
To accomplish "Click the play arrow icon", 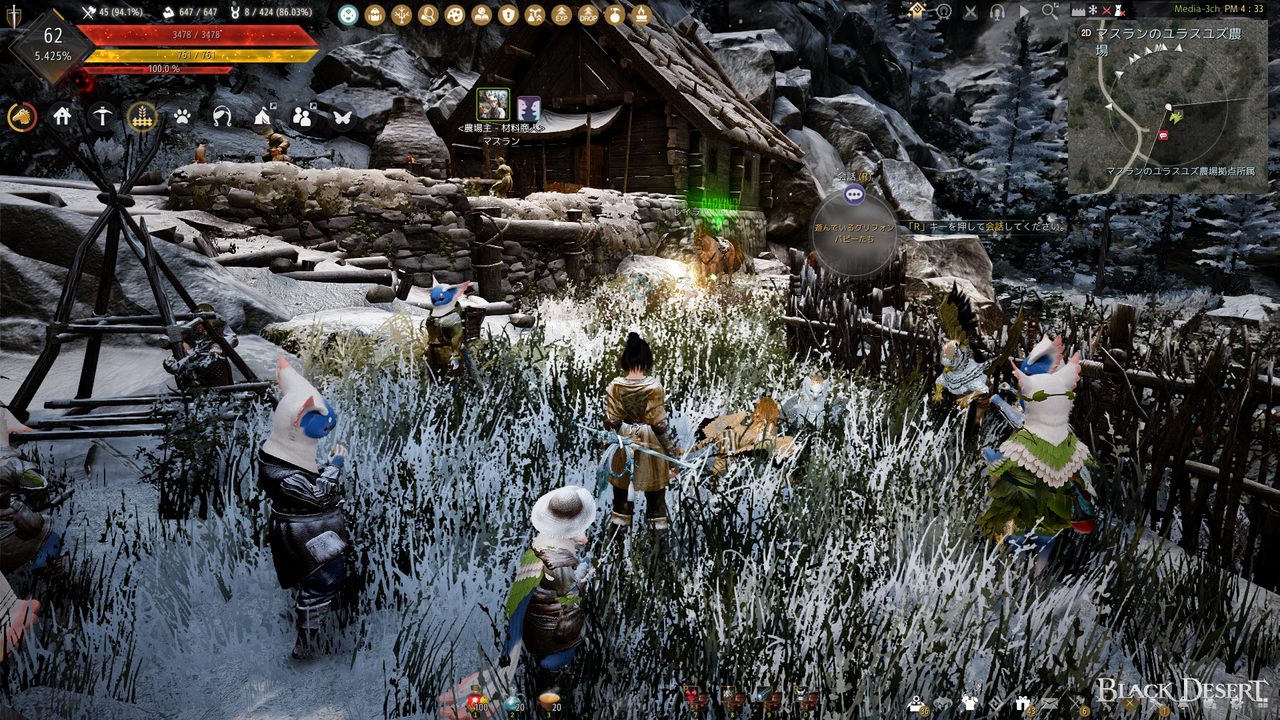I will point(1023,11).
